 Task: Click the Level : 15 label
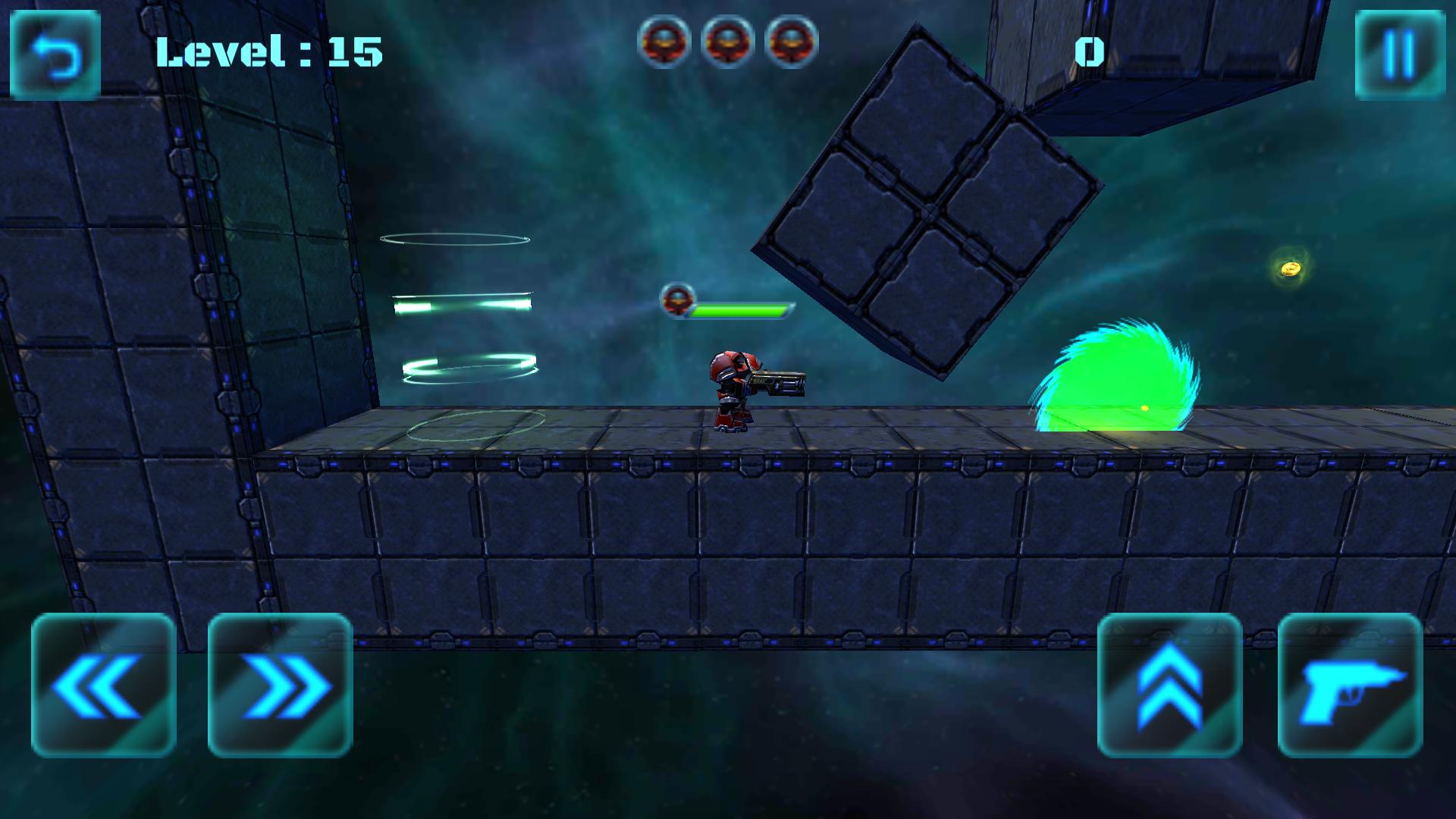[x=267, y=52]
